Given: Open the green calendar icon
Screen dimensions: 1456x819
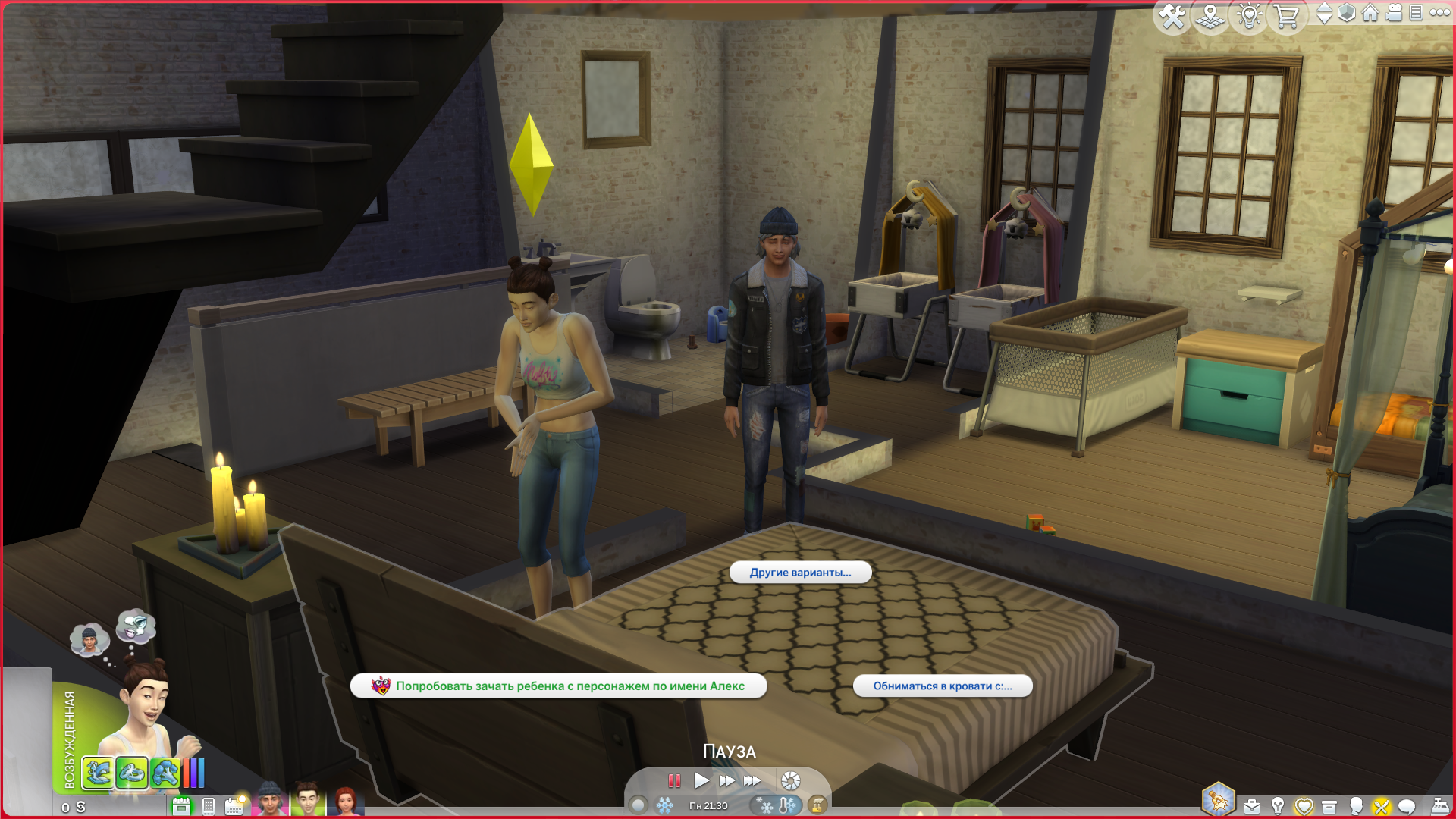Looking at the screenshot, I should pyautogui.click(x=181, y=806).
